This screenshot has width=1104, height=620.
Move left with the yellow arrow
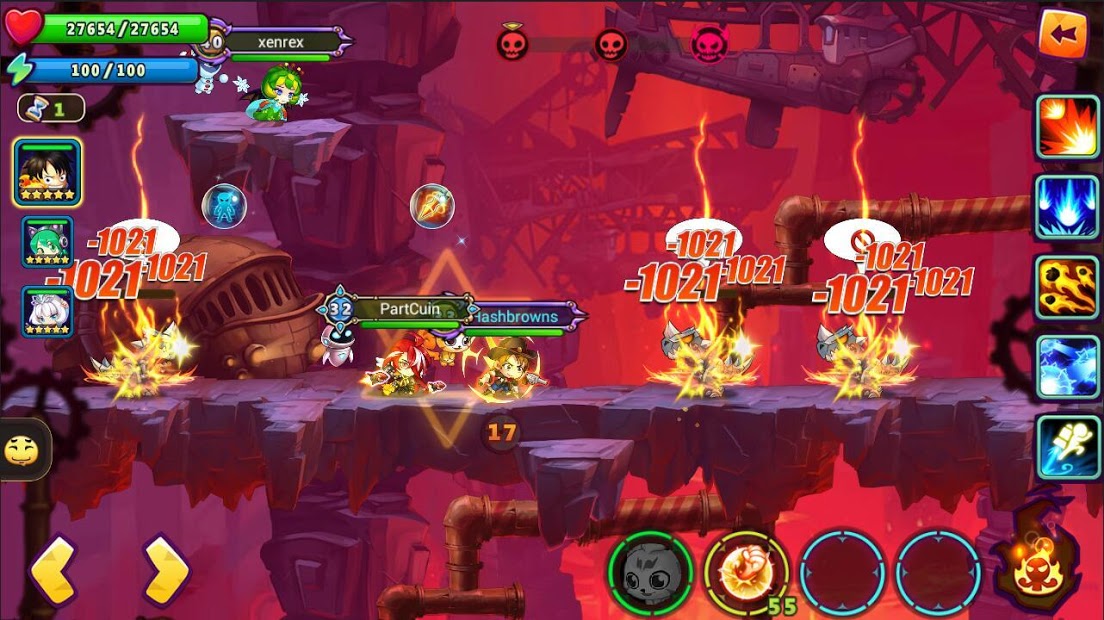53,571
